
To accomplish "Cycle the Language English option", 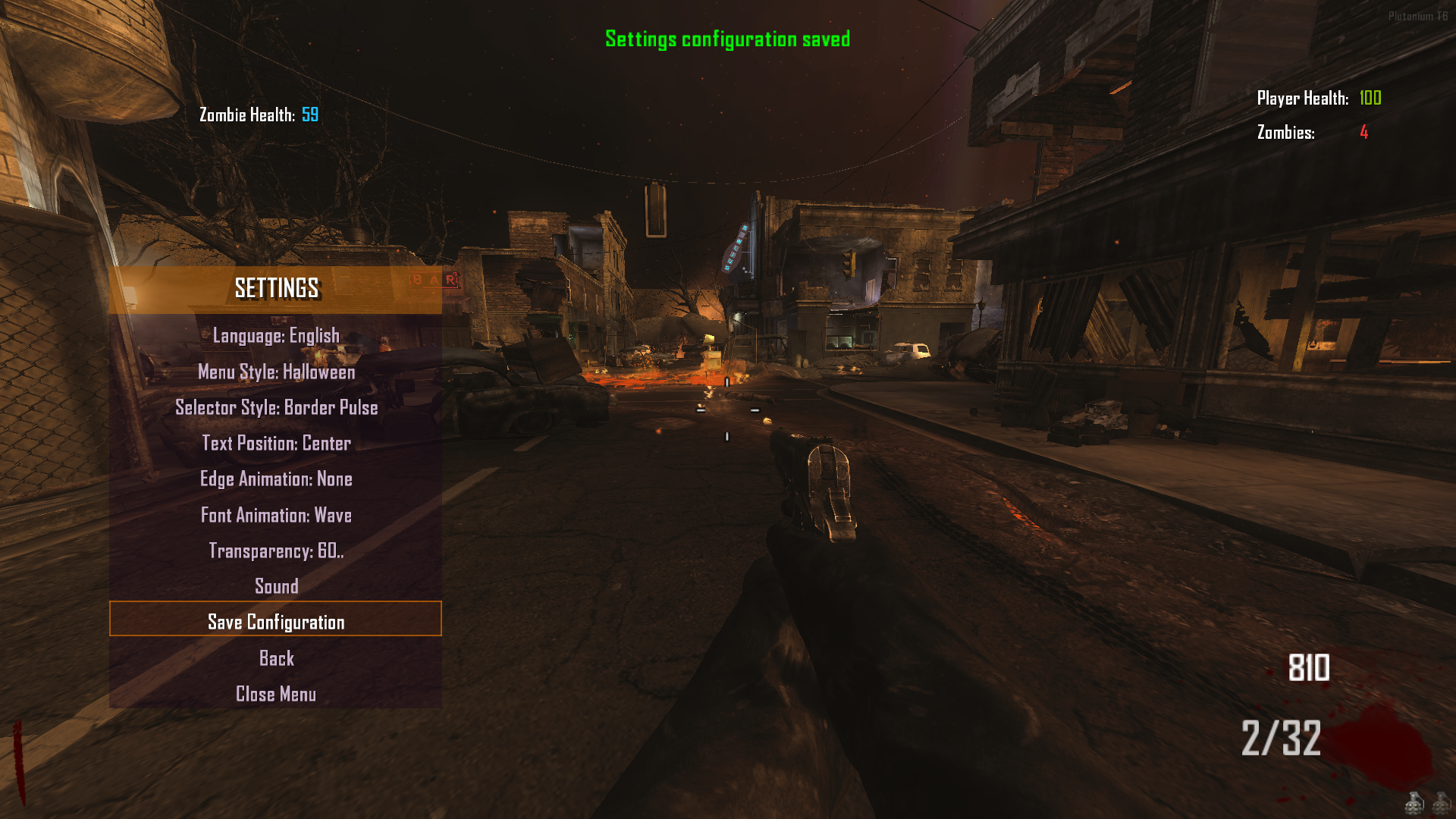I will 275,334.
